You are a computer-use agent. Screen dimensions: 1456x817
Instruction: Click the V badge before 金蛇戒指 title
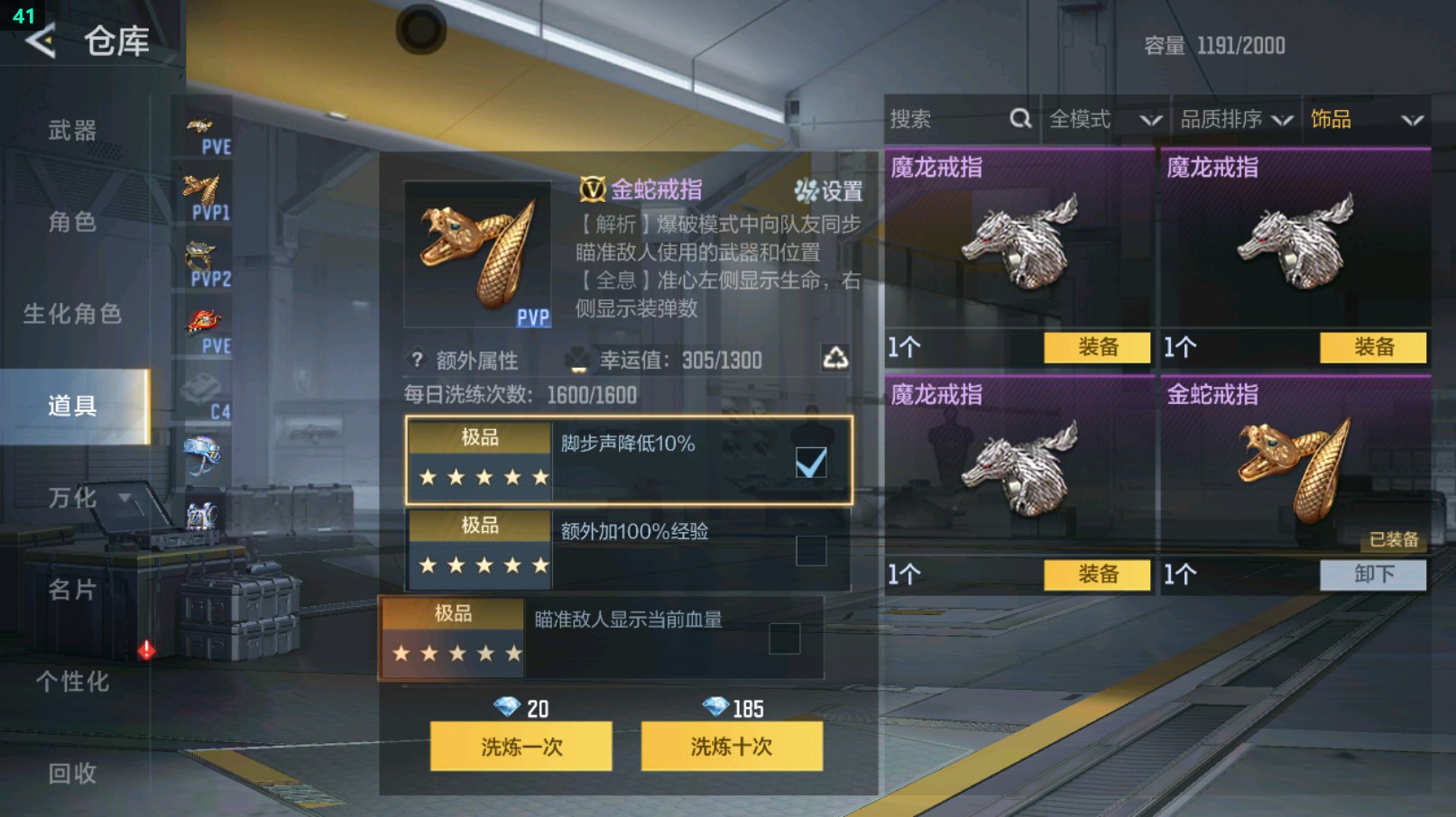click(594, 190)
